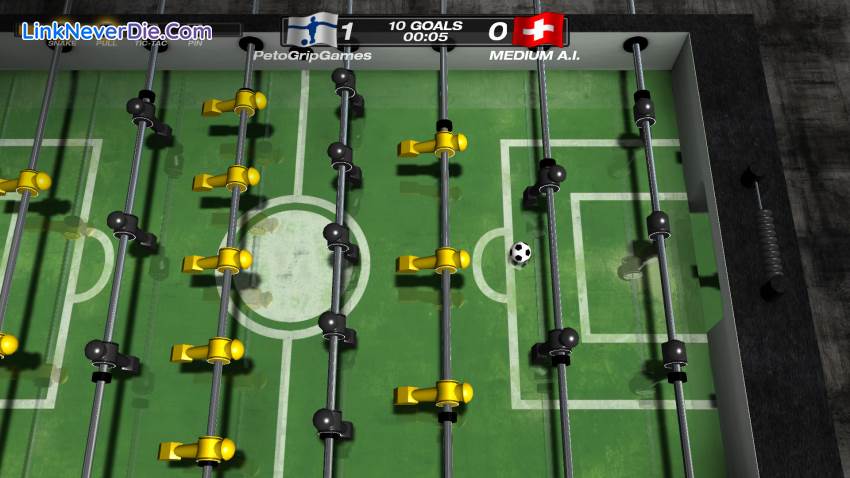Switch to the PIN shot type
Screen dimensions: 850x478
(195, 44)
